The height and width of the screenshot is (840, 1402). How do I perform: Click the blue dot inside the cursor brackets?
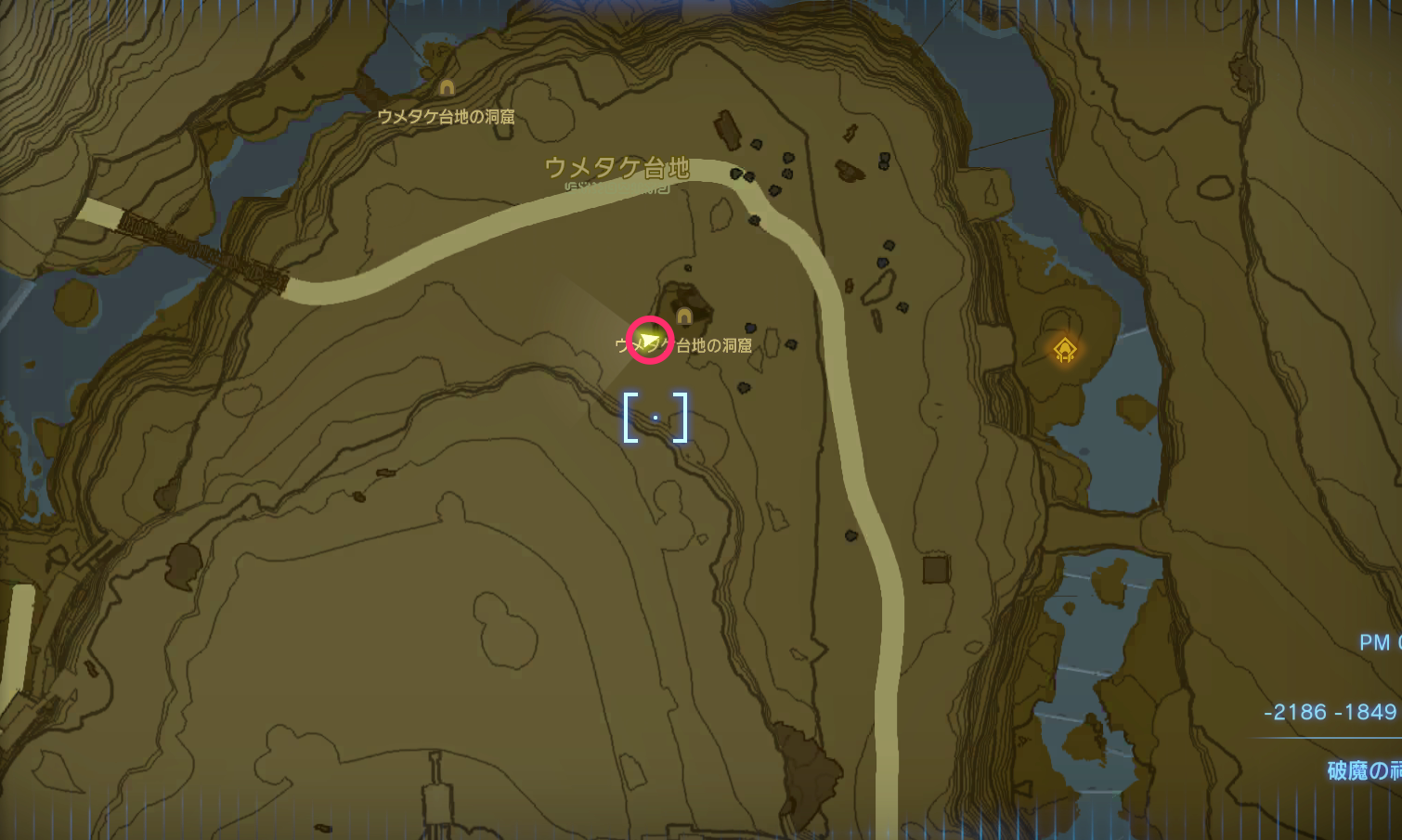click(x=657, y=418)
